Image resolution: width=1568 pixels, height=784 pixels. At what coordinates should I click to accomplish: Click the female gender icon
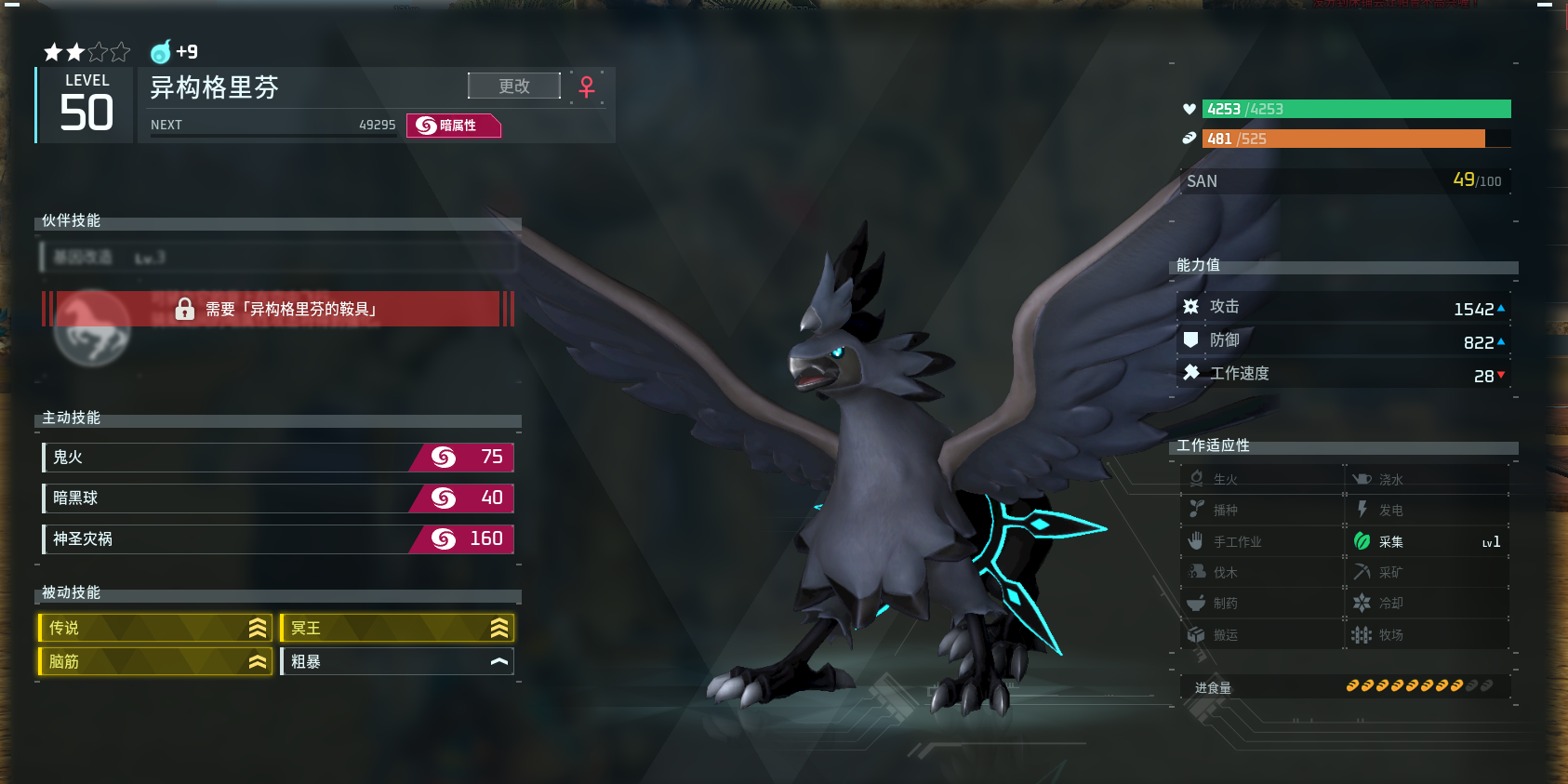587,86
